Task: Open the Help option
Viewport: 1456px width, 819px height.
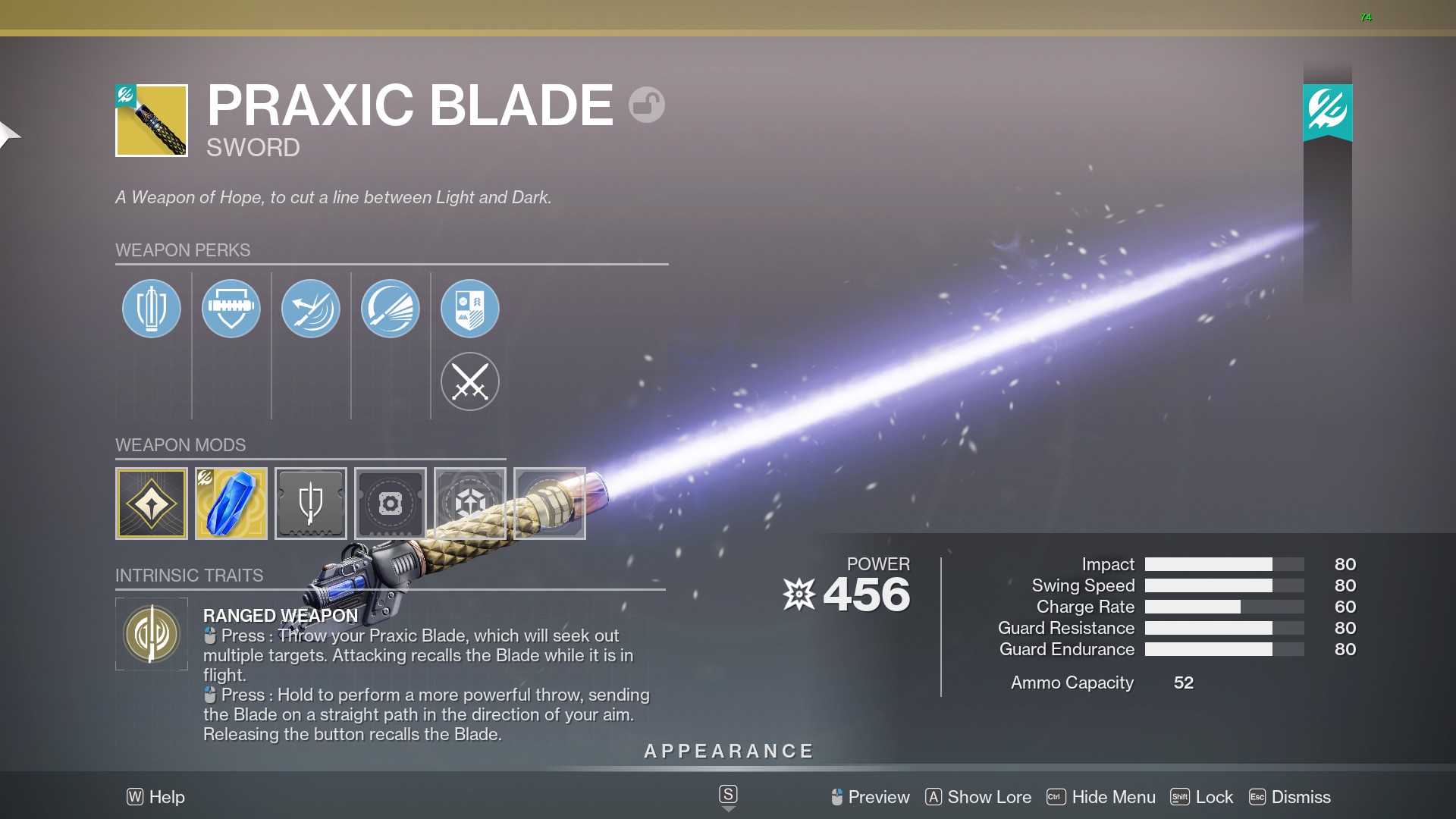Action: coord(156,797)
